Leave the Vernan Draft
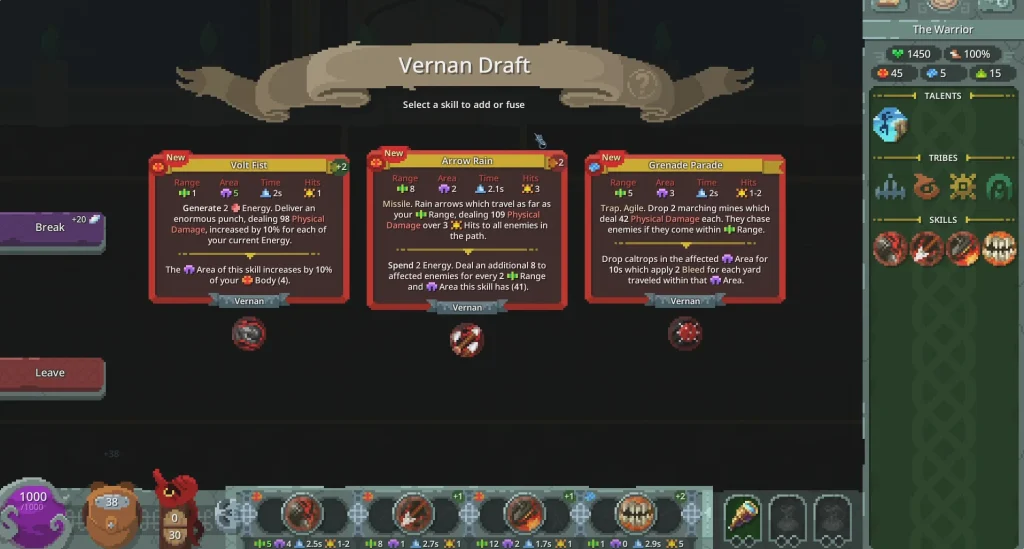The image size is (1024, 549). pyautogui.click(x=50, y=373)
